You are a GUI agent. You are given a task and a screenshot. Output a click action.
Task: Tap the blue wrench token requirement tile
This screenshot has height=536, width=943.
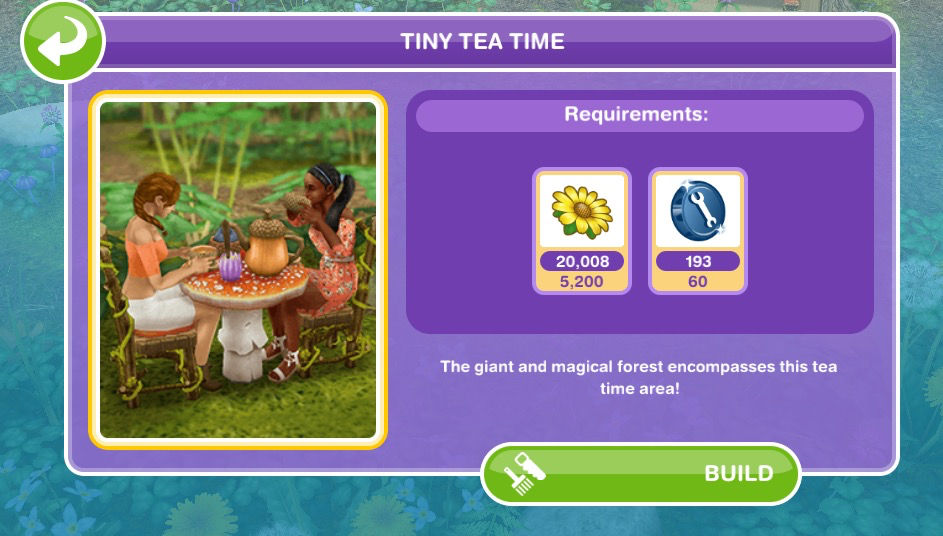pyautogui.click(x=698, y=231)
